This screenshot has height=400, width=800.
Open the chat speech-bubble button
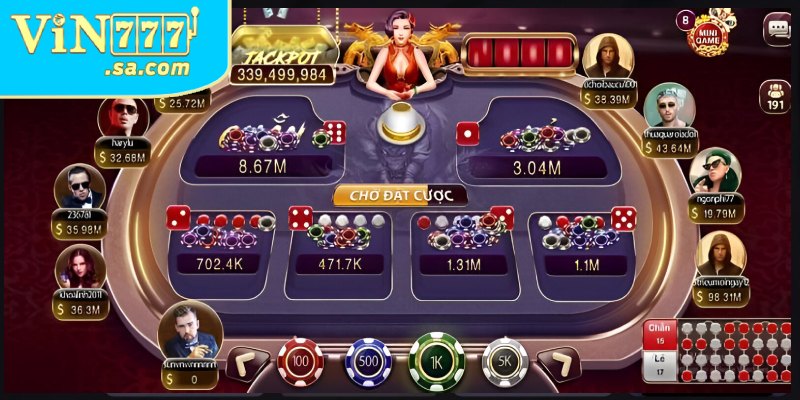(776, 29)
